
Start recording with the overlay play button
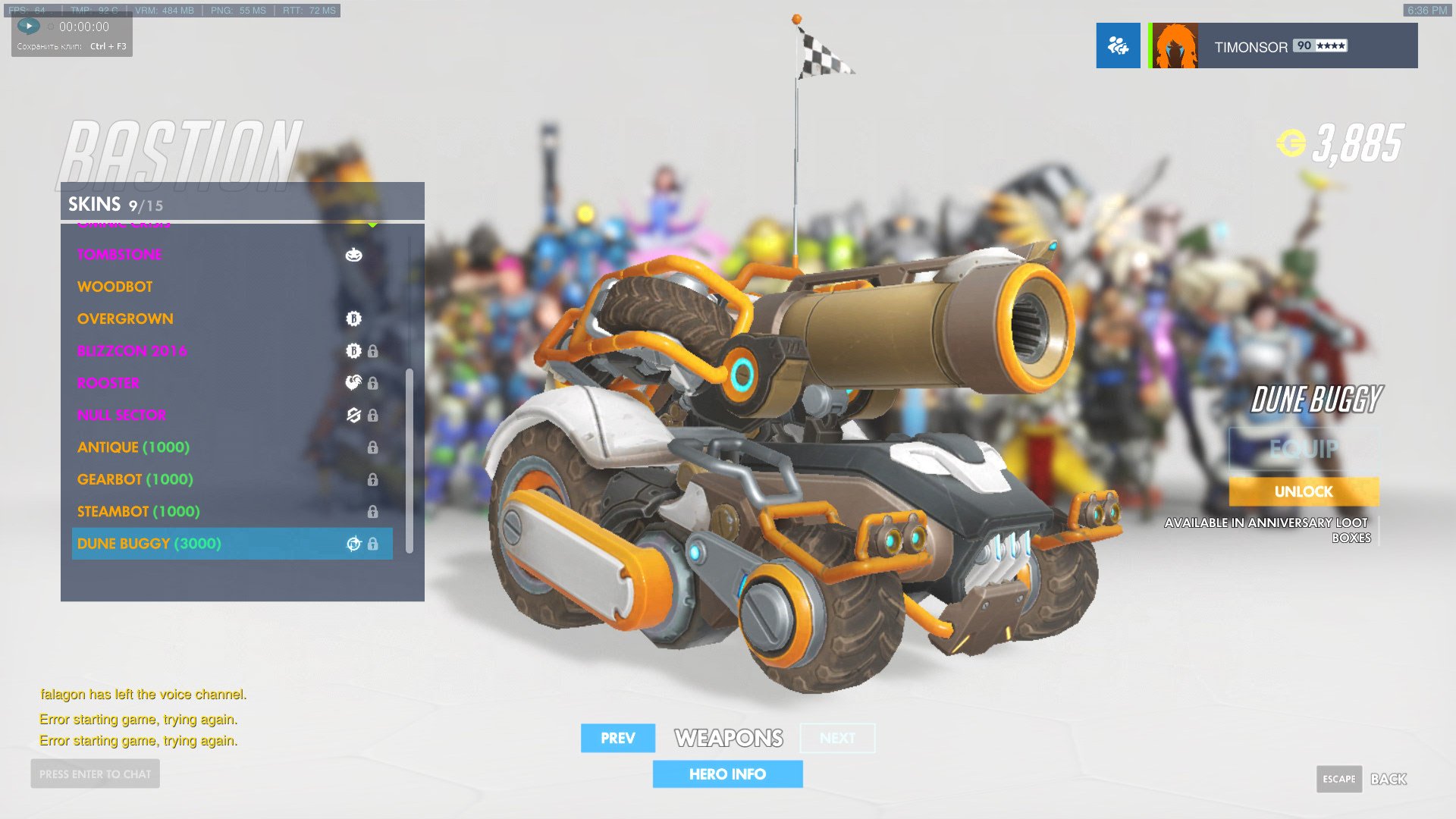pos(29,26)
